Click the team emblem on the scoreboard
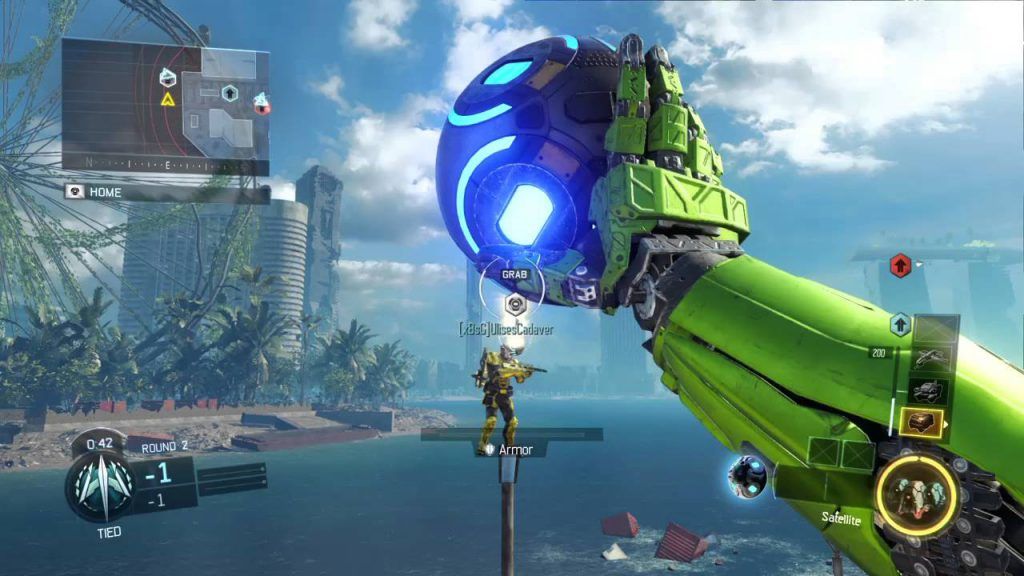The height and width of the screenshot is (576, 1024). (98, 485)
